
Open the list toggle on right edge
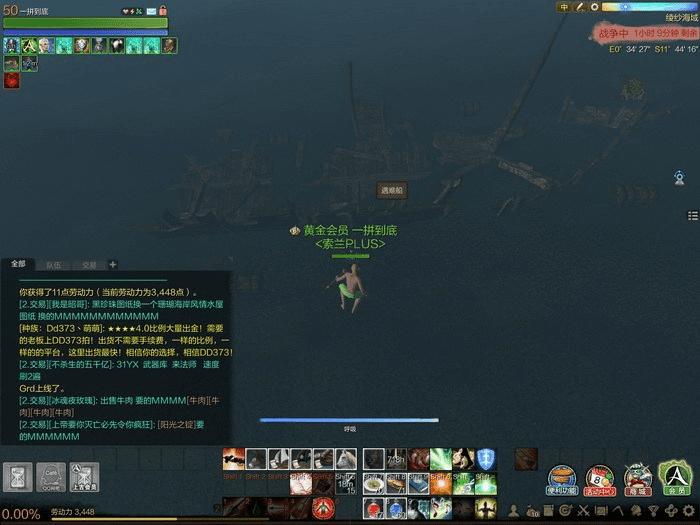[693, 215]
